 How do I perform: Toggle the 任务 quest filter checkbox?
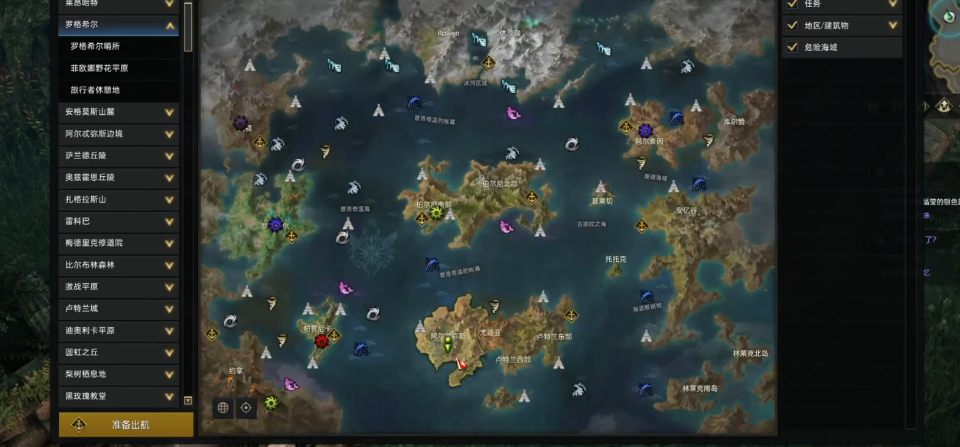[792, 4]
